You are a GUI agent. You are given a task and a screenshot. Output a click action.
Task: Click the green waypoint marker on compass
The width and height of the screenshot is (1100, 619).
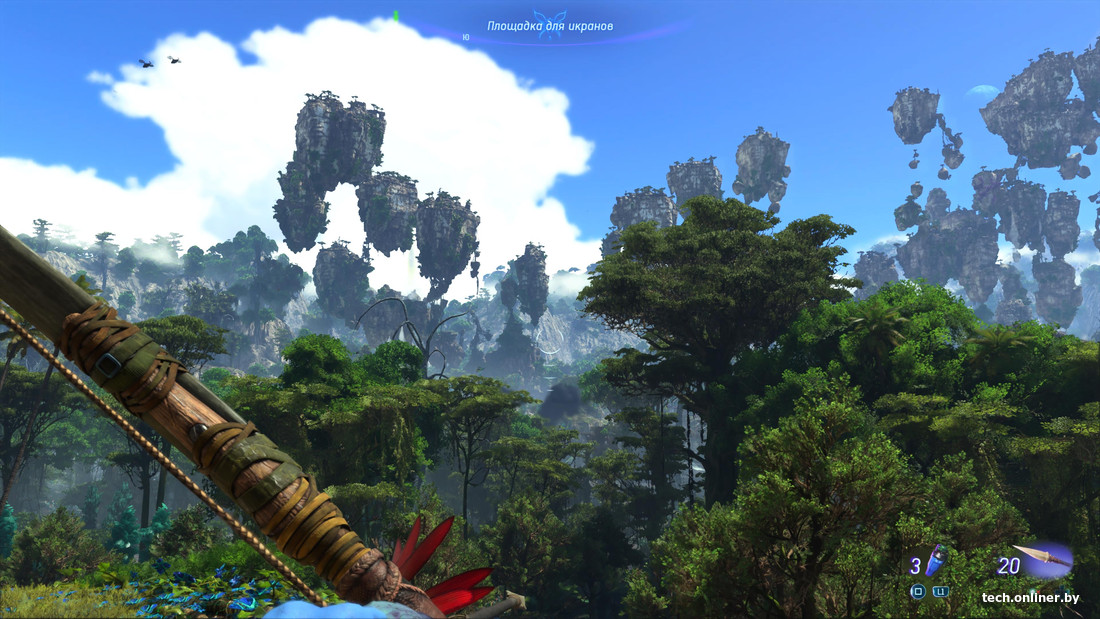tap(396, 16)
